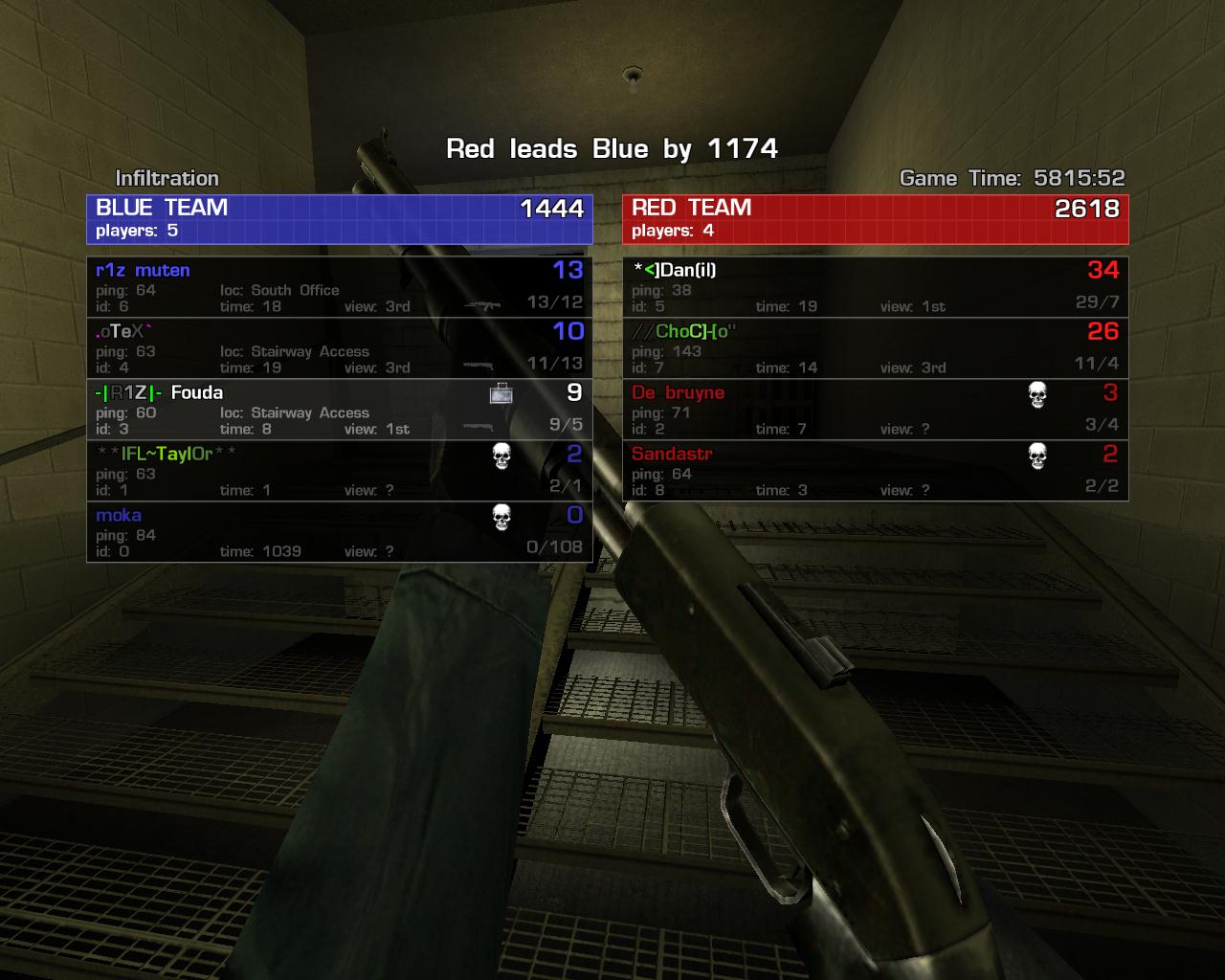Click the RED TEAM header bar
Image resolution: width=1225 pixels, height=980 pixels.
point(875,219)
